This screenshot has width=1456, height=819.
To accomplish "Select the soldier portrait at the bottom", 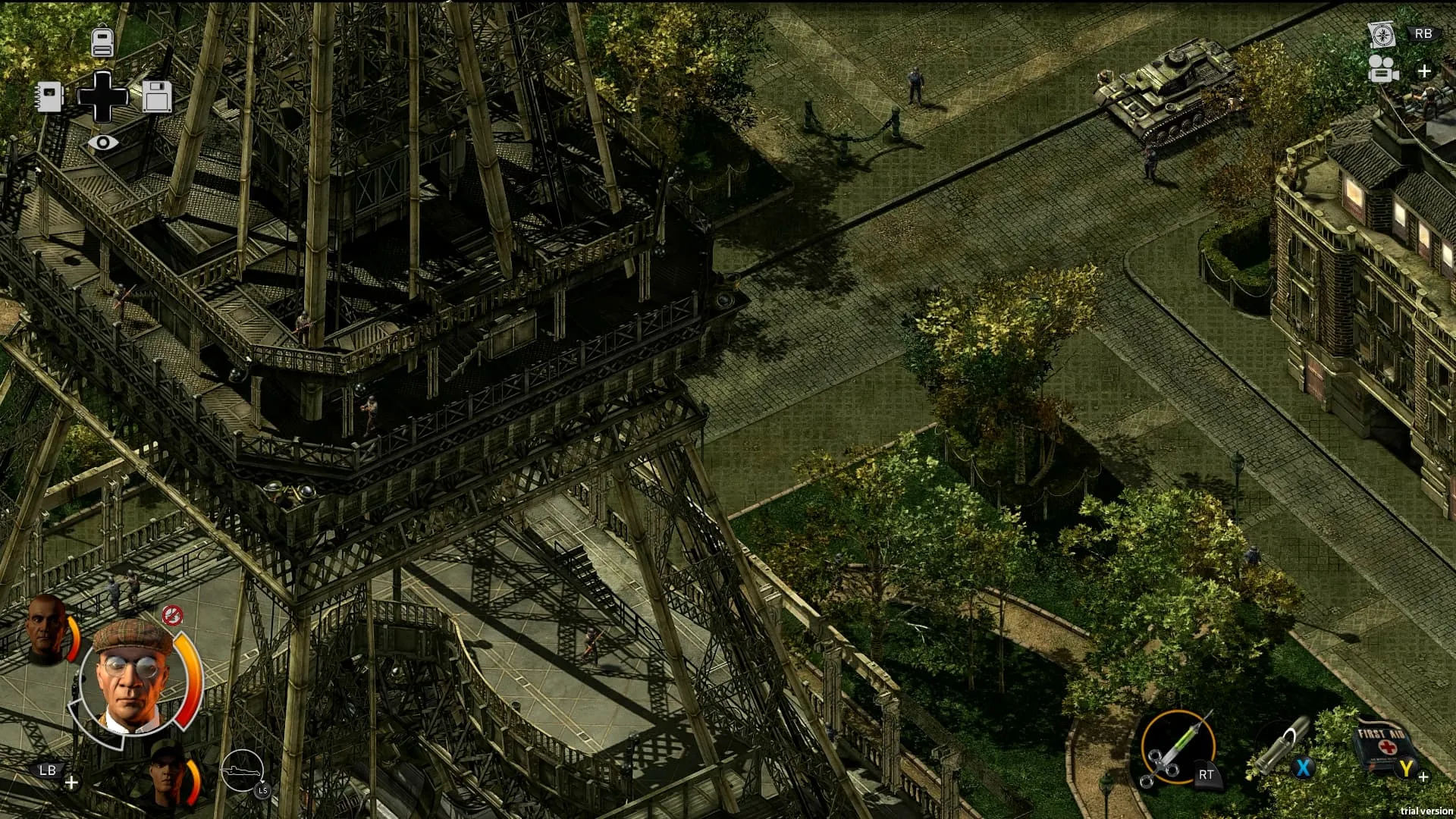I will click(165, 770).
